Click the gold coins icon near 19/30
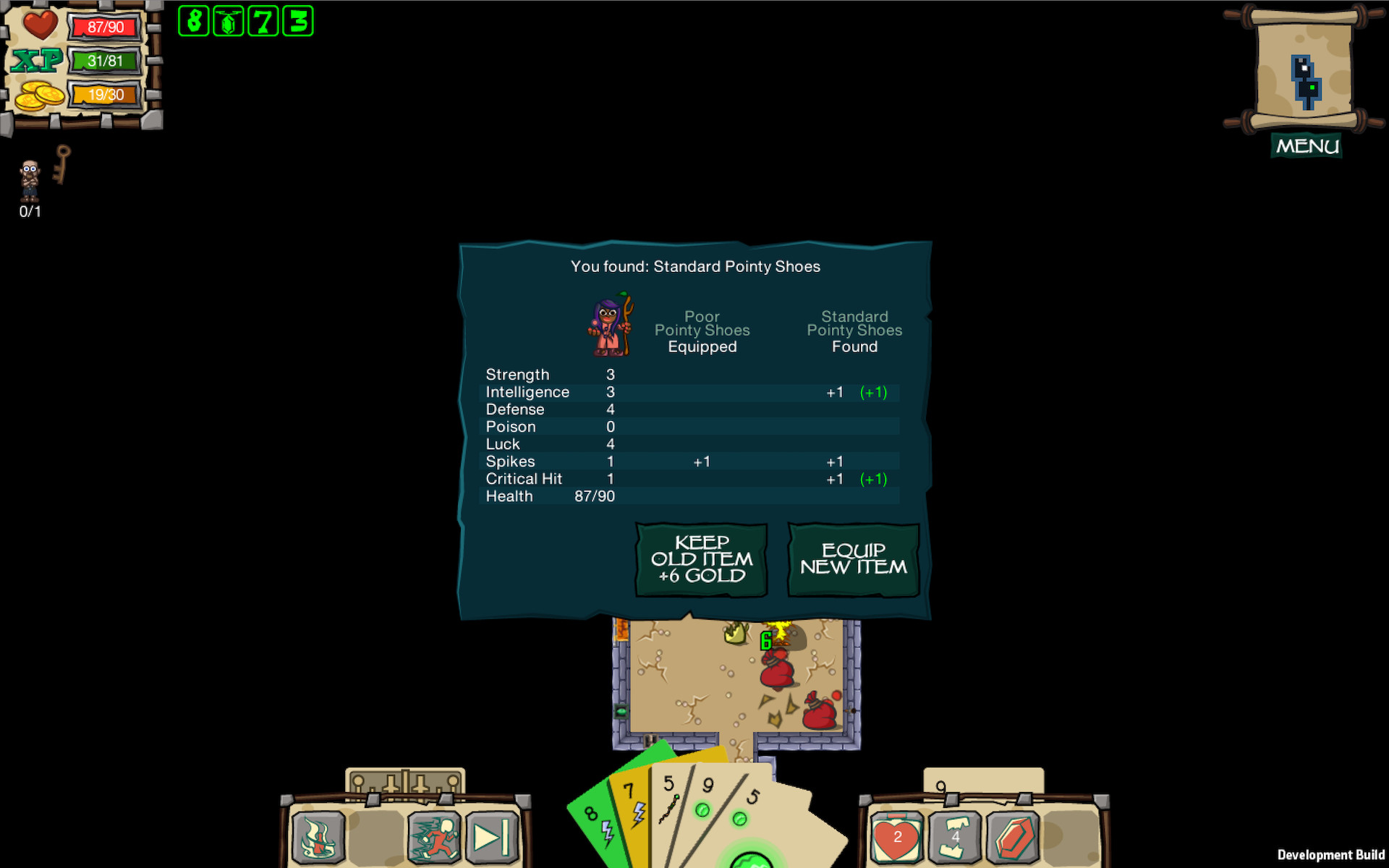This screenshot has height=868, width=1389. click(x=39, y=94)
